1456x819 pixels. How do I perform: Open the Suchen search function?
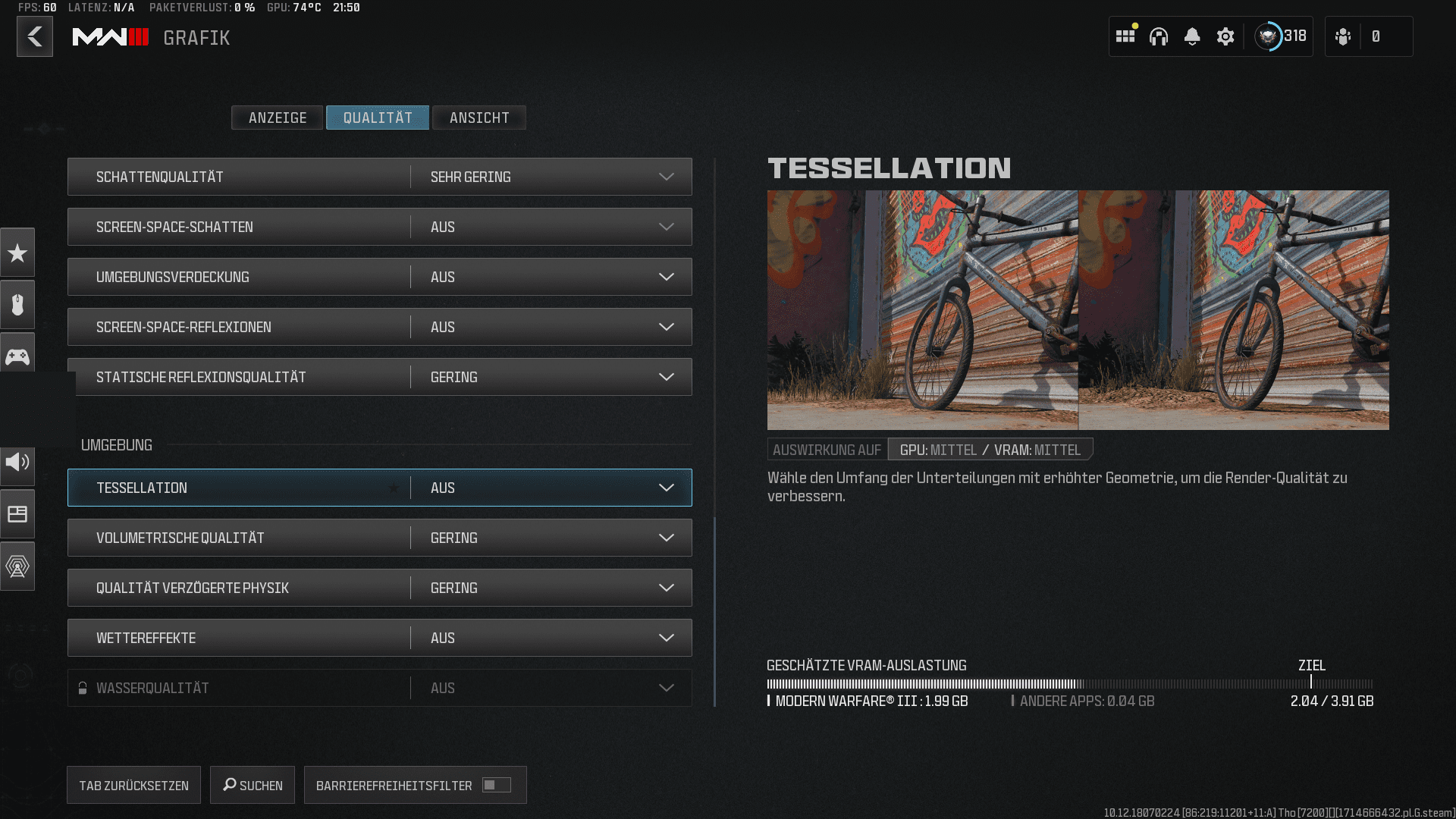(x=253, y=786)
